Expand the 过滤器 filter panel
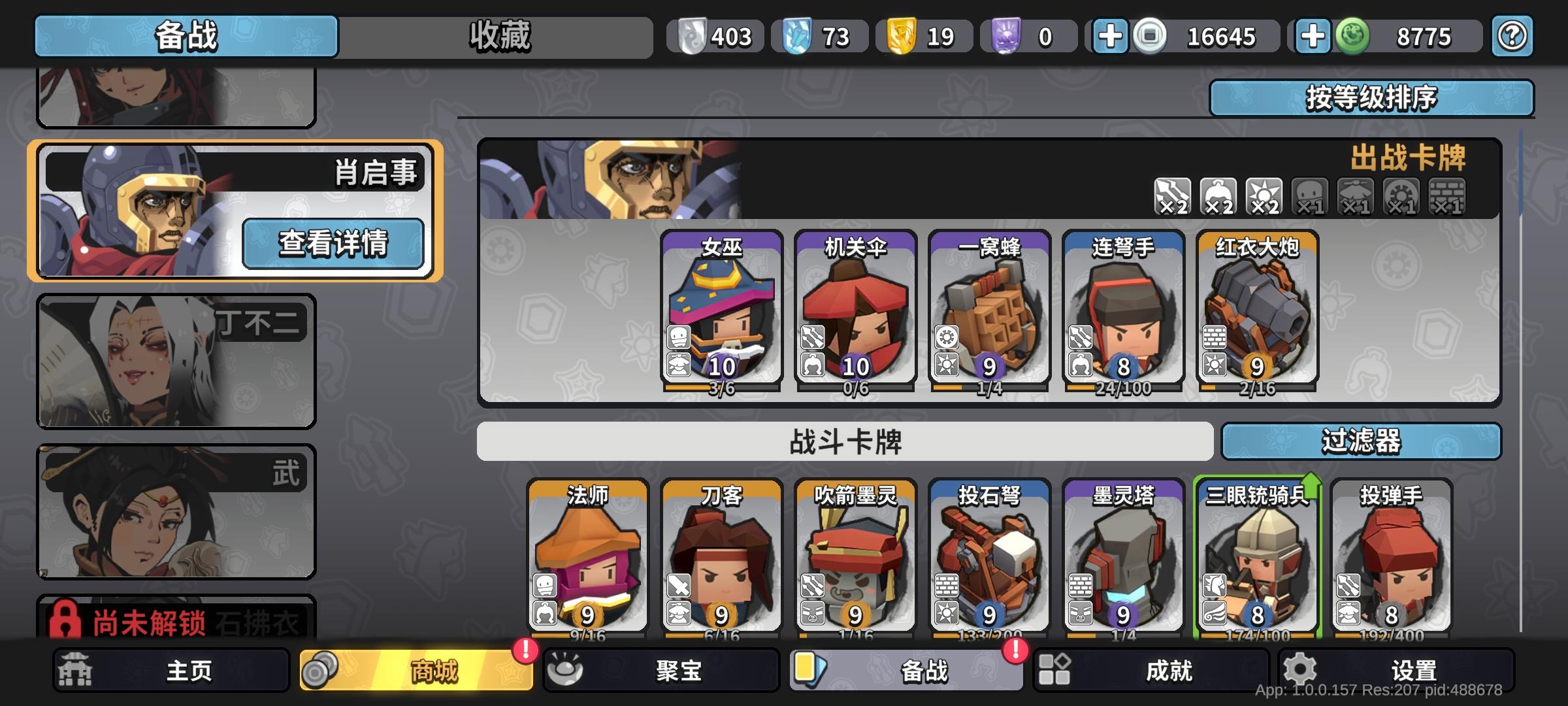 click(1361, 442)
